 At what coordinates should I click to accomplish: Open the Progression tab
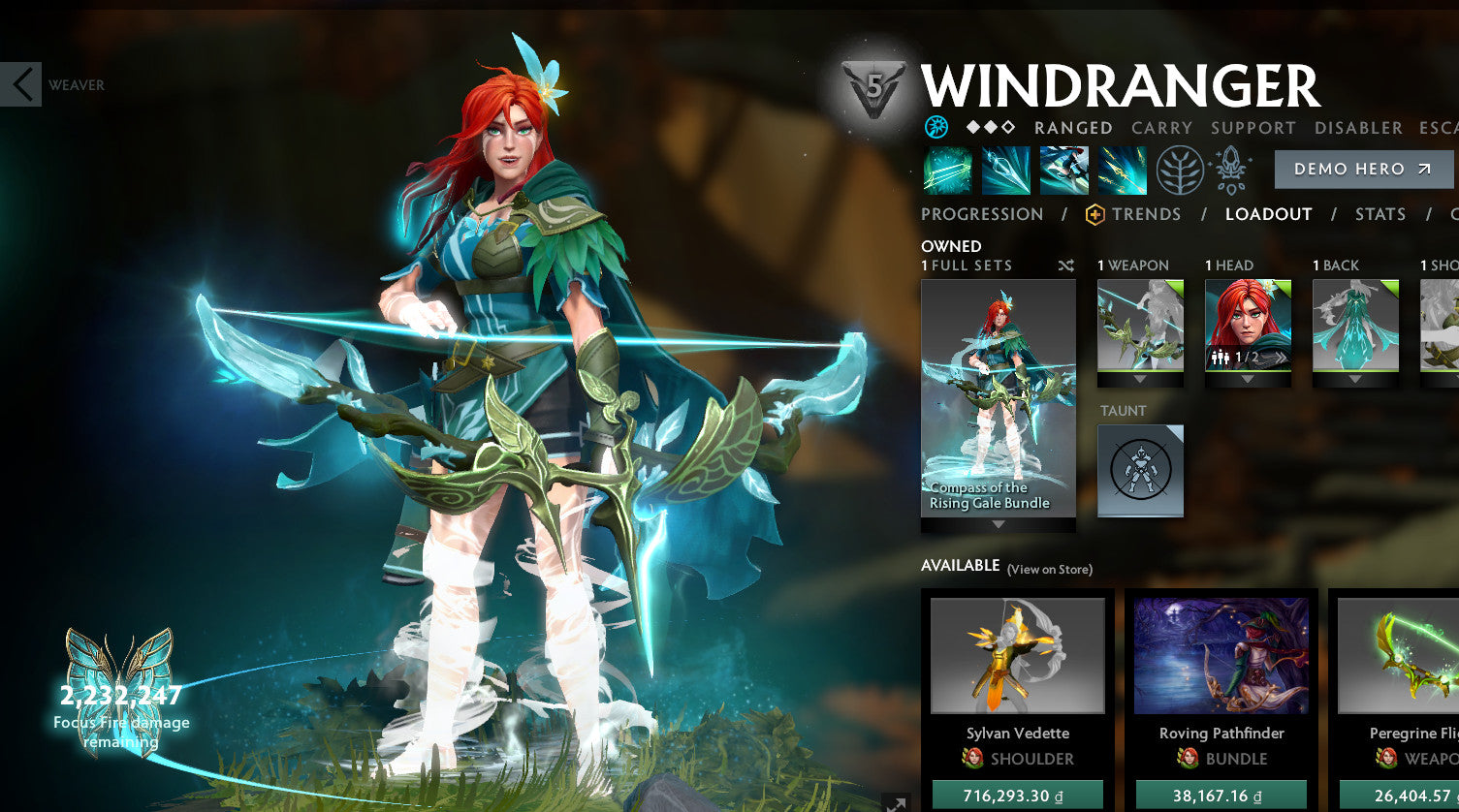(x=982, y=214)
